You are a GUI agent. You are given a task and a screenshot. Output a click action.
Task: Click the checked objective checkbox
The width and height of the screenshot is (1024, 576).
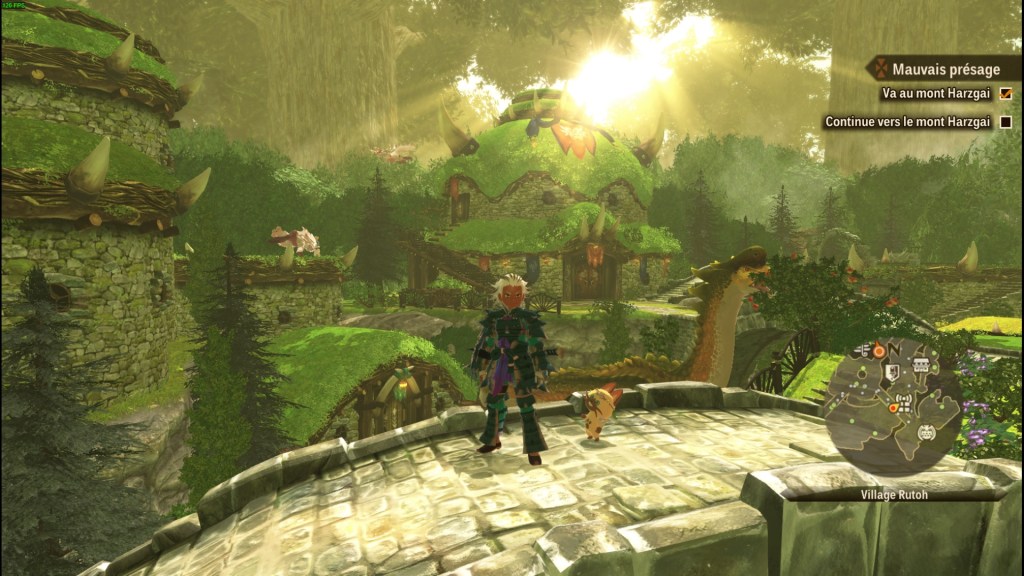click(1005, 94)
